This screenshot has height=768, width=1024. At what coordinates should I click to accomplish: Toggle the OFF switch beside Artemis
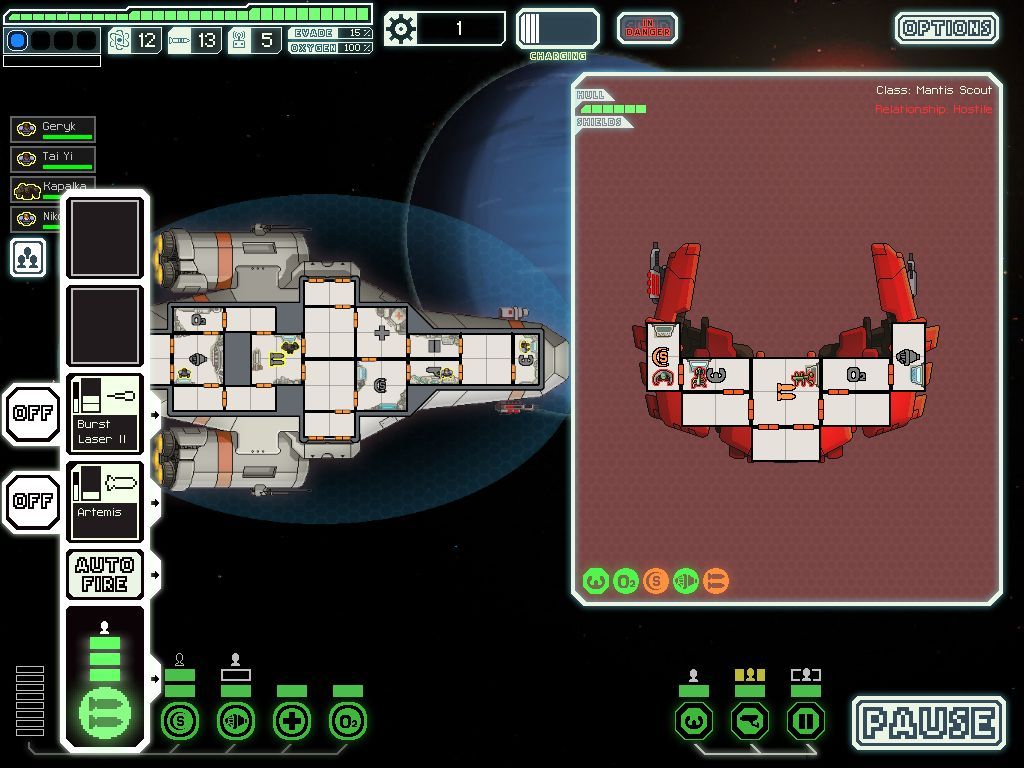(32, 501)
